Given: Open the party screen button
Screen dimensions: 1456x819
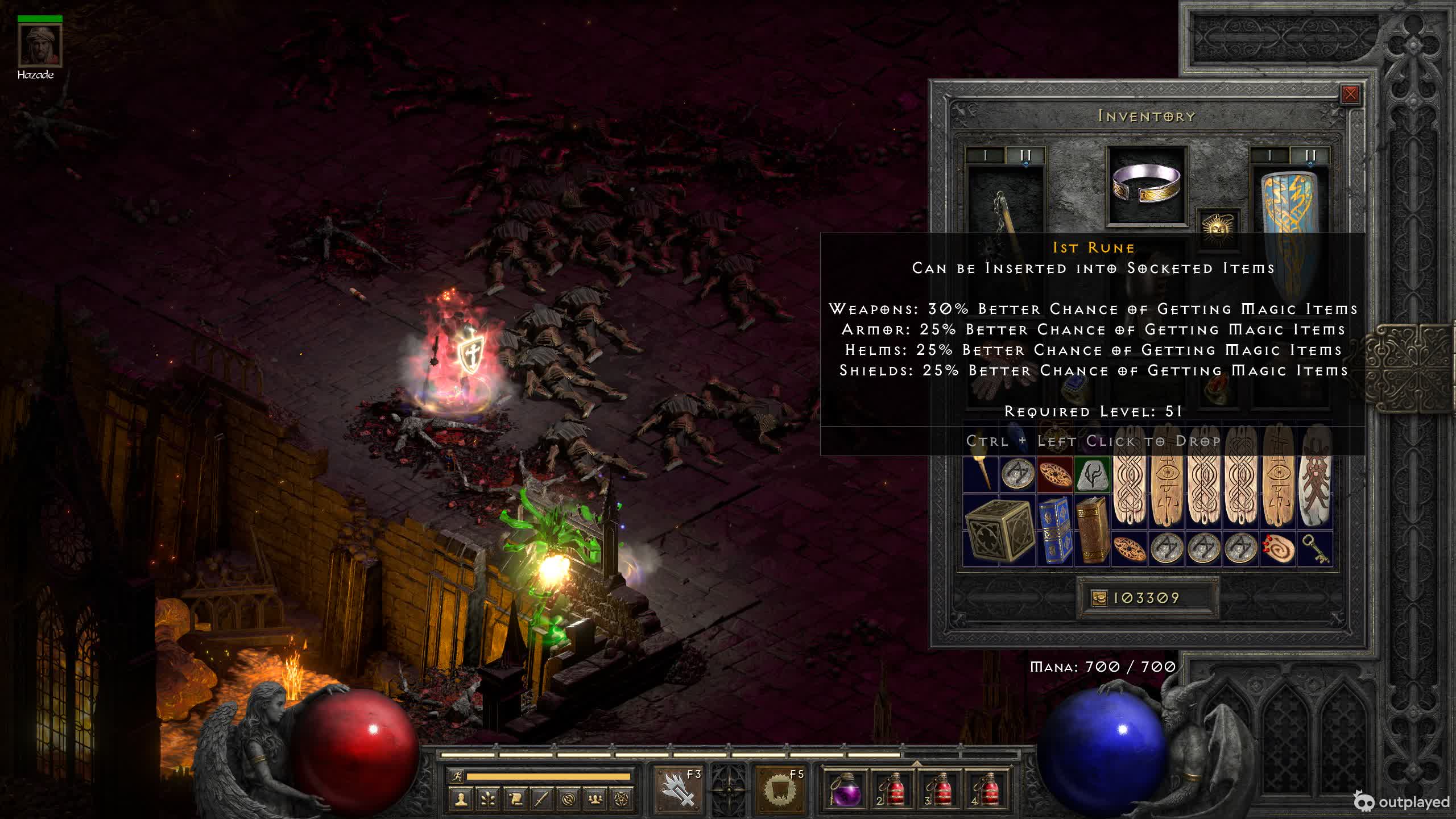Looking at the screenshot, I should pos(595,800).
